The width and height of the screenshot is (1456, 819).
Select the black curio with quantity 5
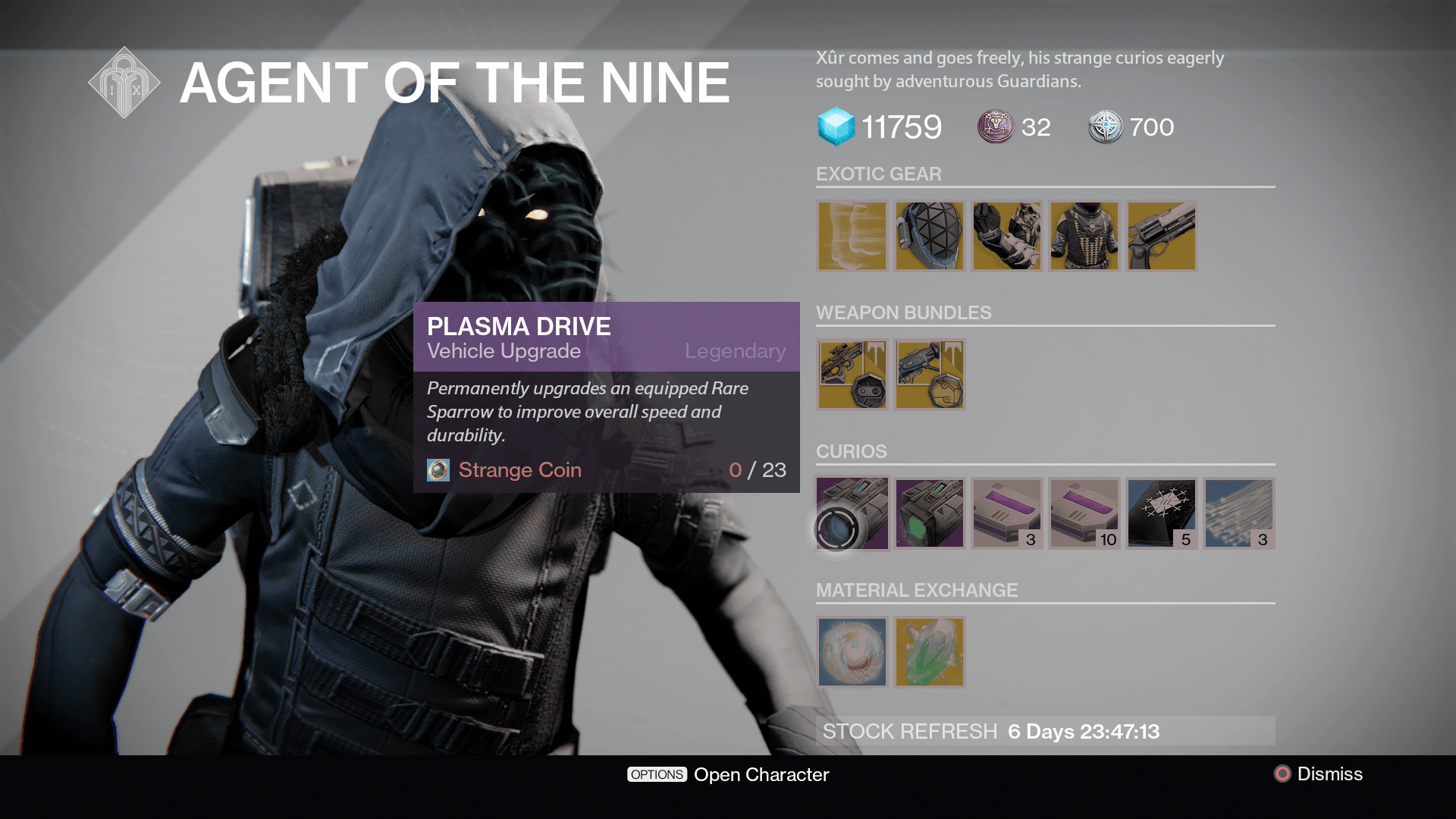[1163, 513]
